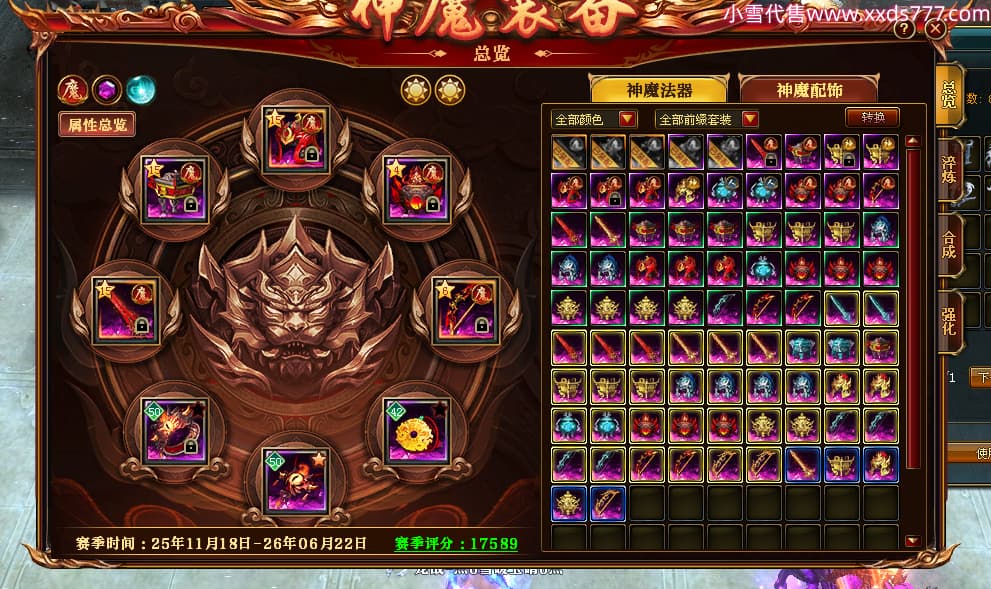Open the question mark help button

coord(904,29)
